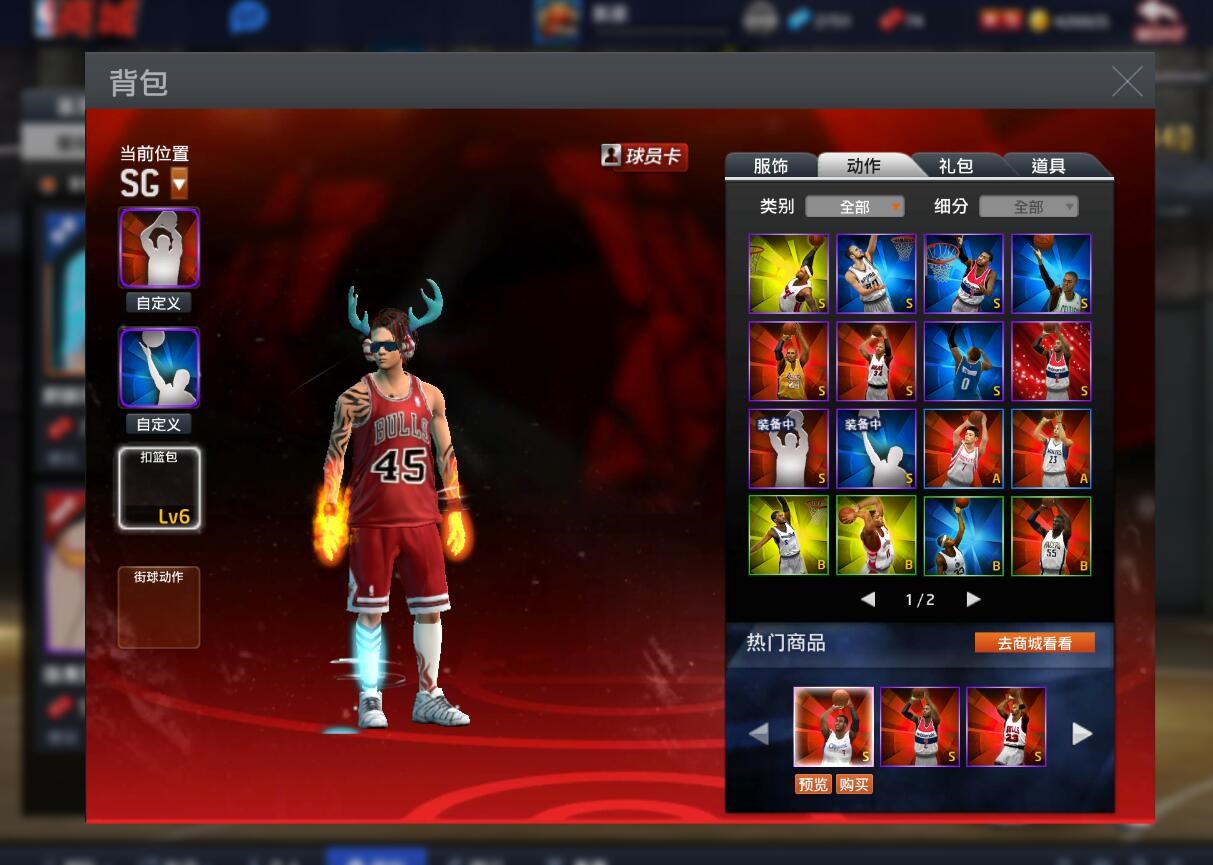Buy the hot item with 购买
The image size is (1213, 865).
click(x=854, y=784)
